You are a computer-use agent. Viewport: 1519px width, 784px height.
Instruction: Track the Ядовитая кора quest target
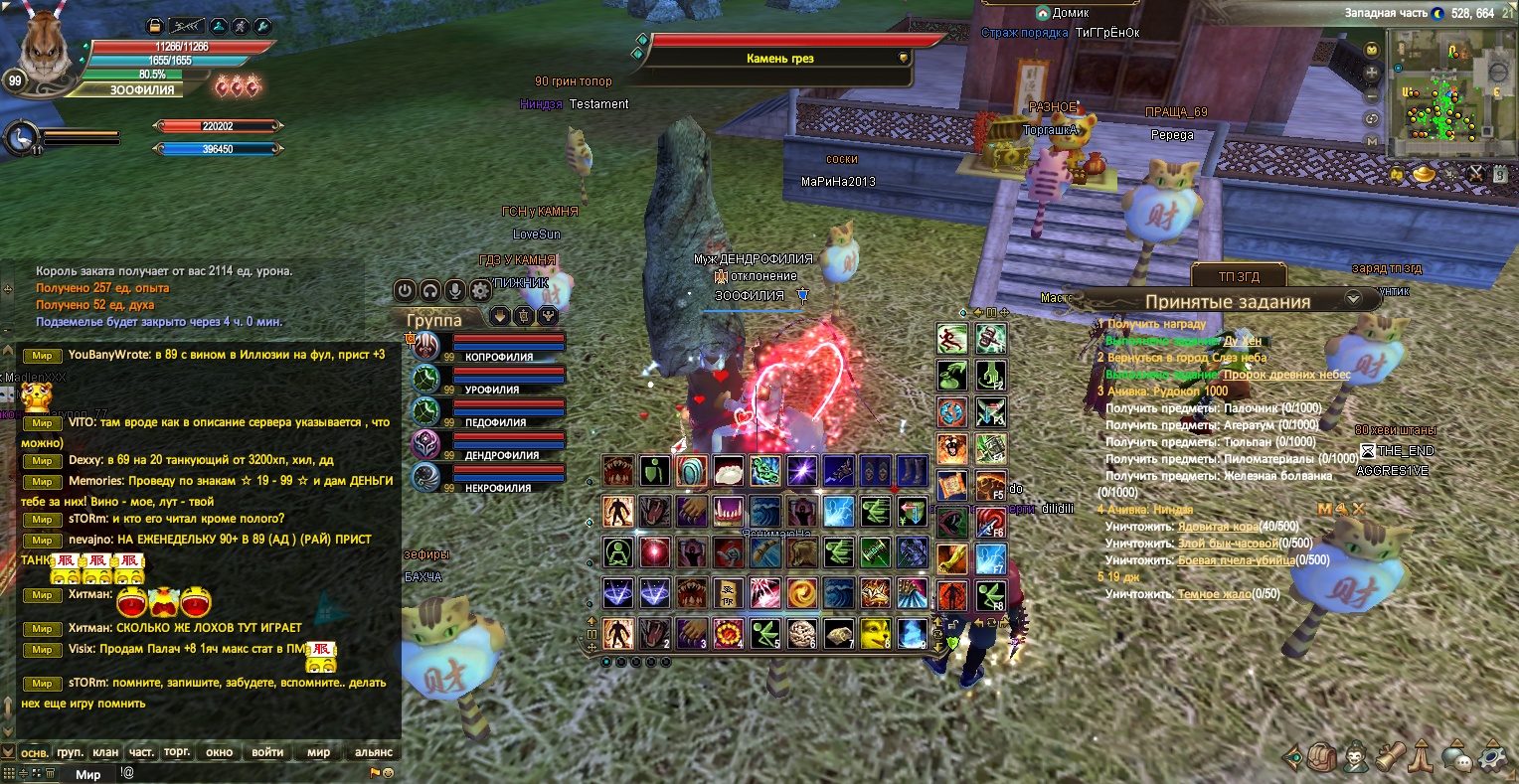pos(1218,527)
